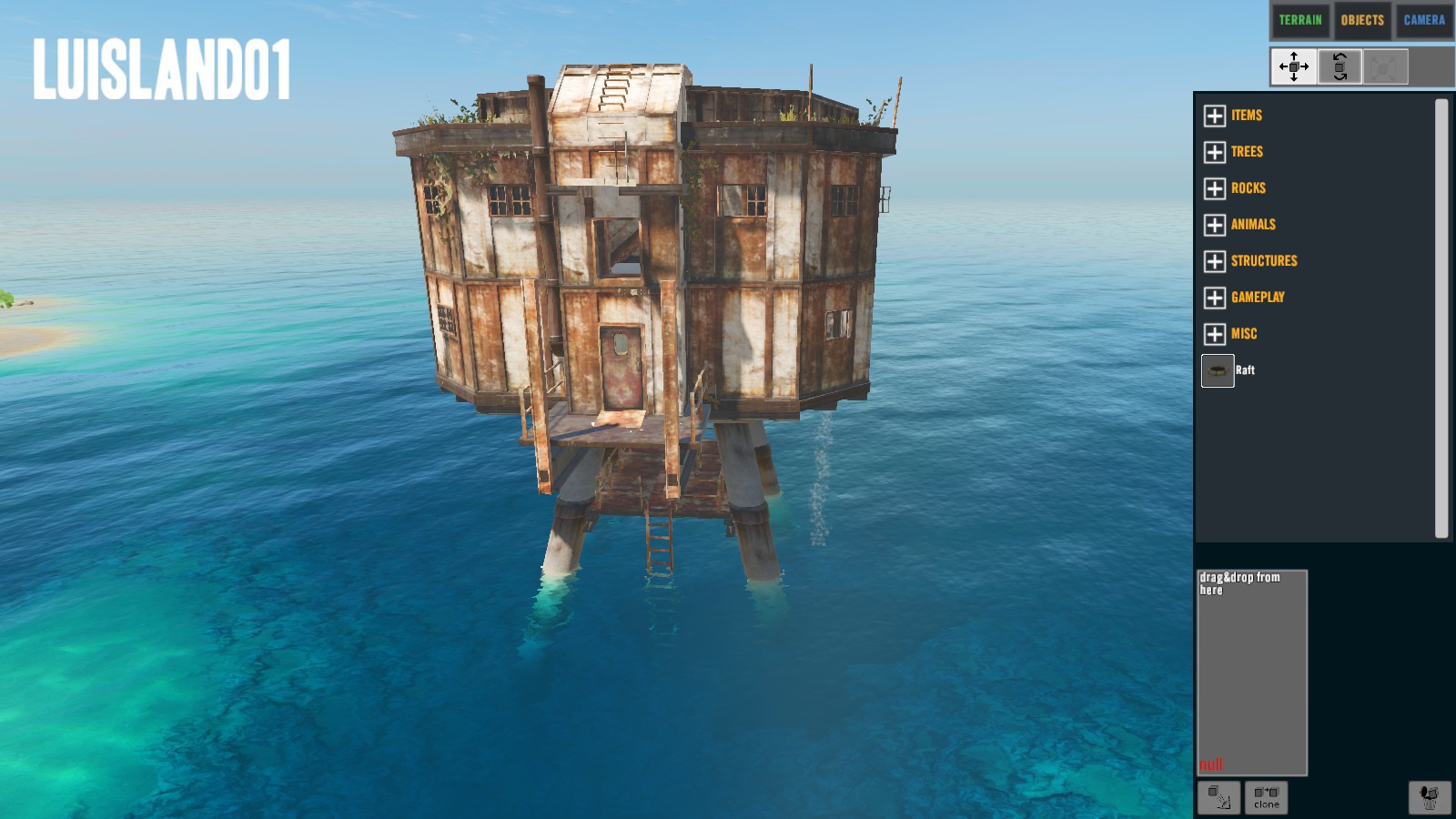
Task: Expand the Trees category
Action: (x=1215, y=152)
